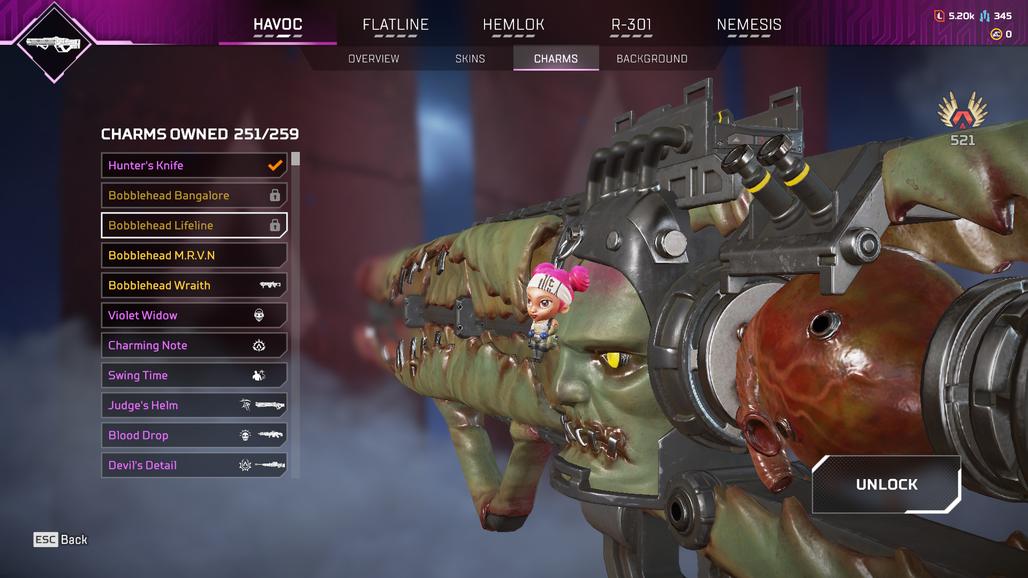1028x578 pixels.
Task: Go back with the Back button
Action: point(61,539)
